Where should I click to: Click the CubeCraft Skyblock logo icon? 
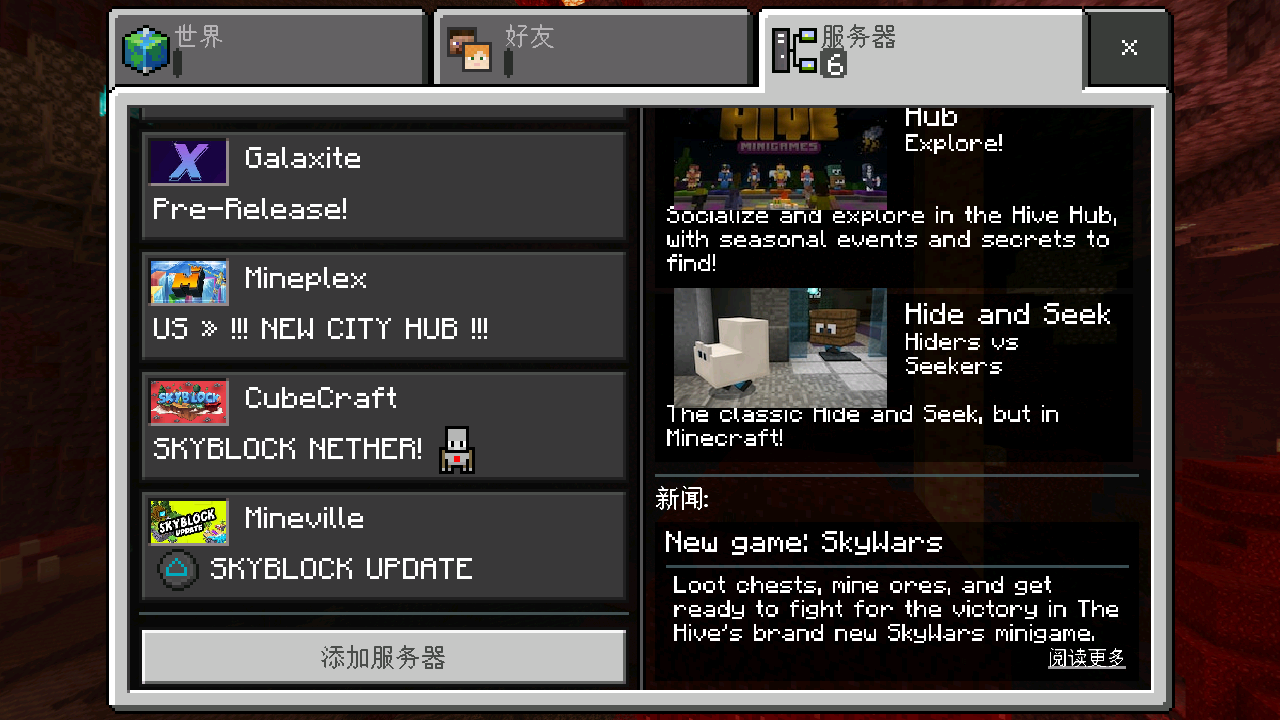coord(188,402)
